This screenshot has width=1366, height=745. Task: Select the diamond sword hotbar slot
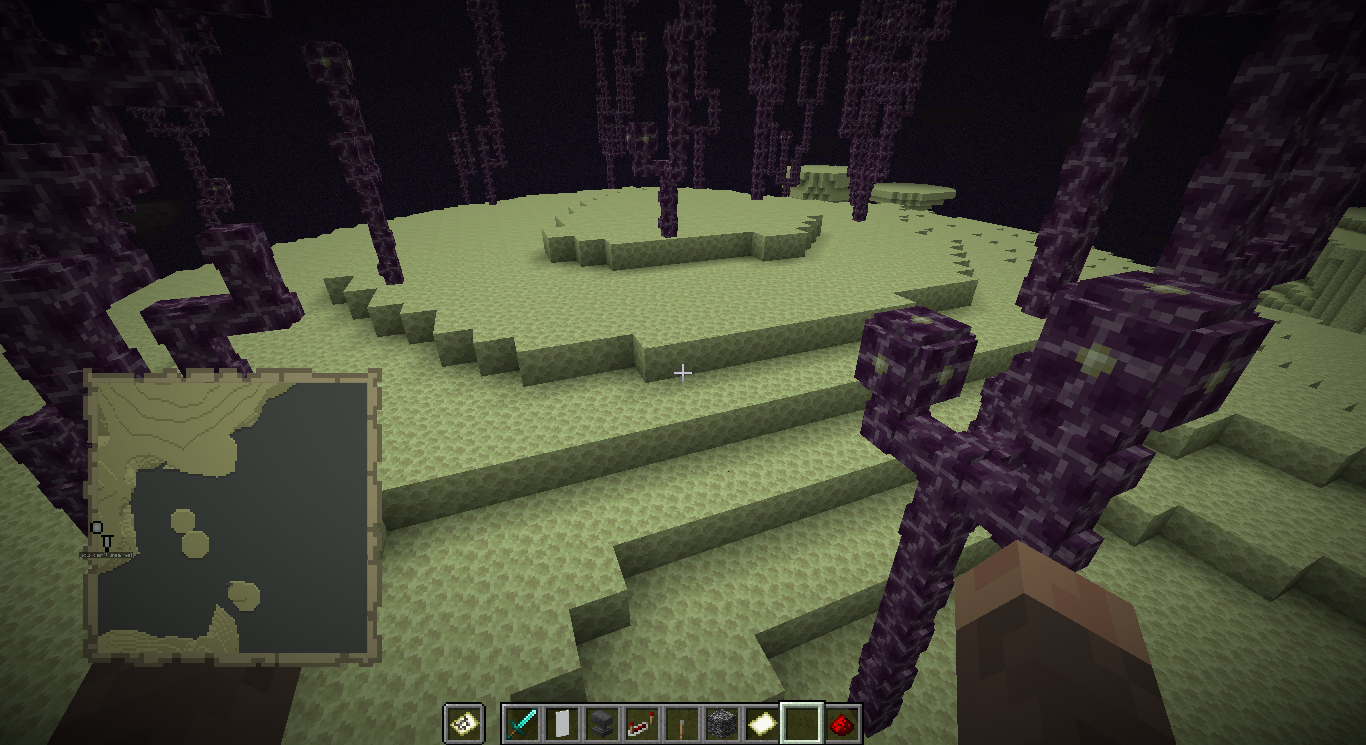(521, 723)
